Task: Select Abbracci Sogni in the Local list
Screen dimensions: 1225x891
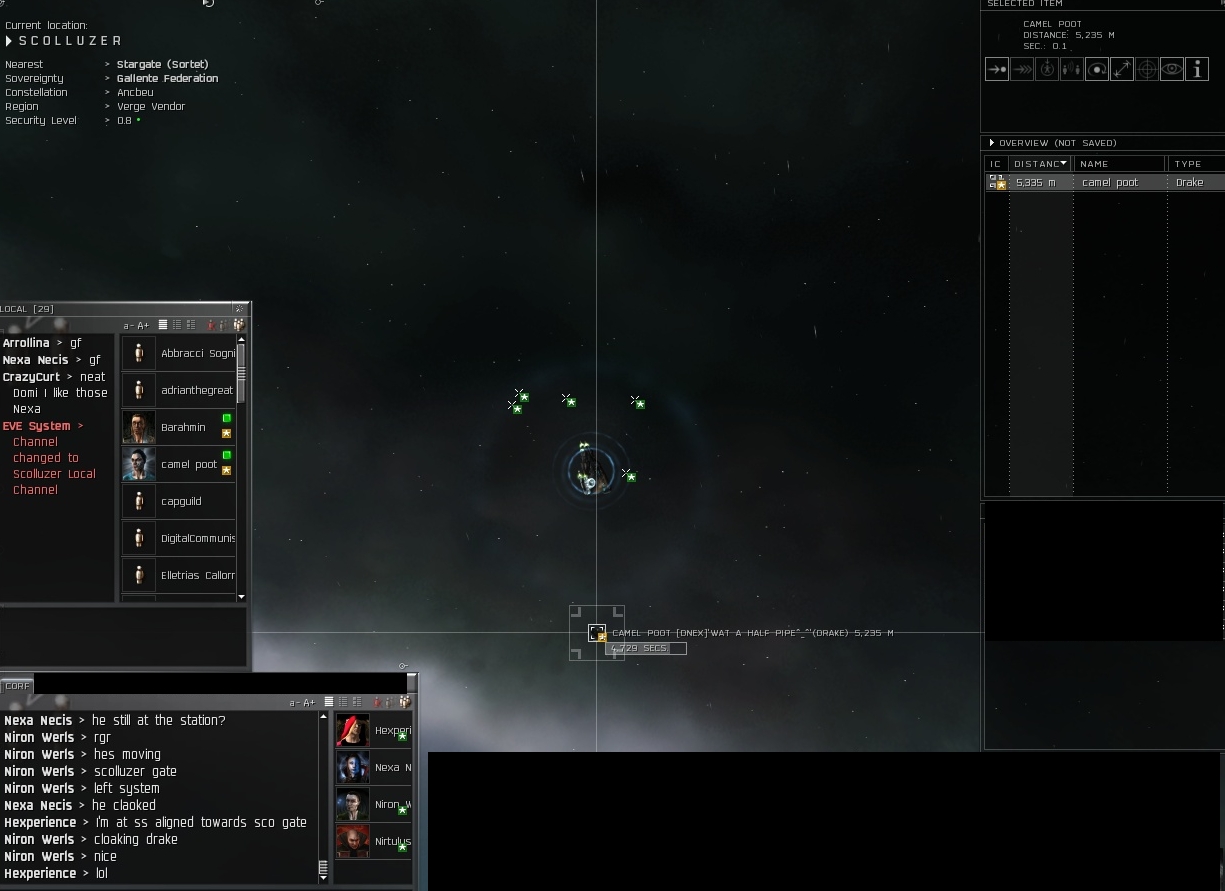Action: (x=196, y=354)
